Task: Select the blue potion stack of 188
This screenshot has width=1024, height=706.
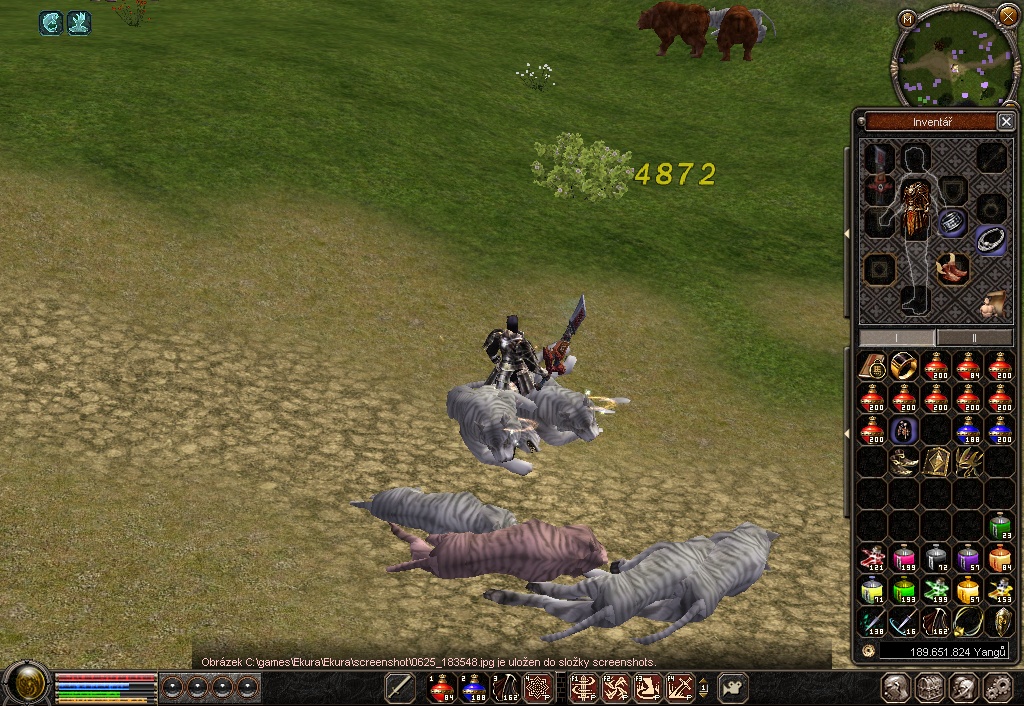Action: click(967, 431)
